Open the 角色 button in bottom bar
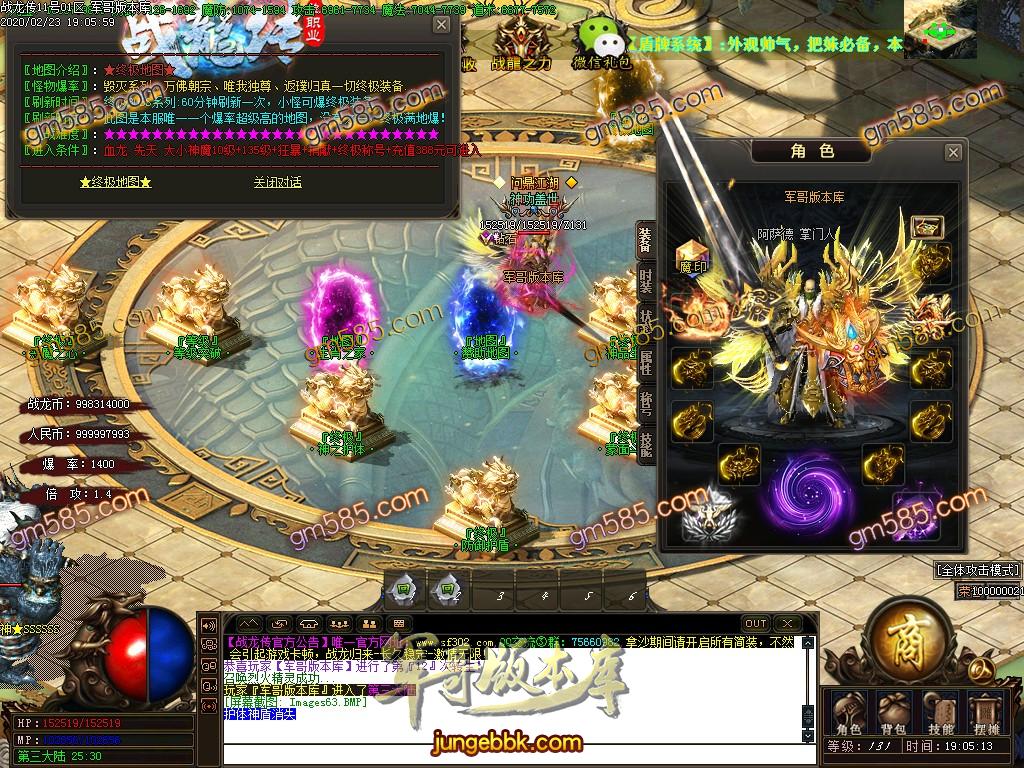Image resolution: width=1024 pixels, height=768 pixels. (x=848, y=712)
